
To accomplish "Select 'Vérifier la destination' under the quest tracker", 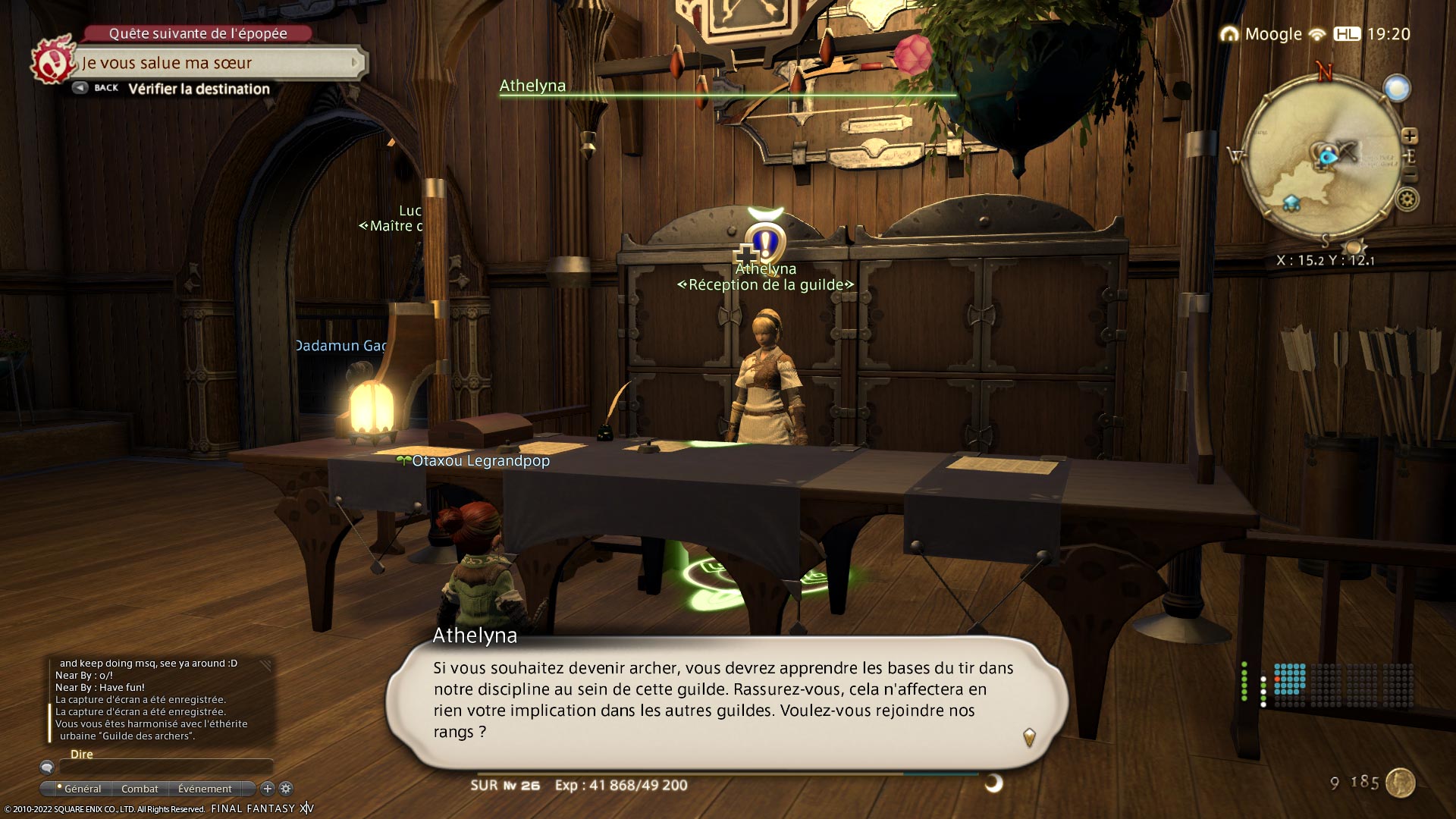I will coord(199,89).
